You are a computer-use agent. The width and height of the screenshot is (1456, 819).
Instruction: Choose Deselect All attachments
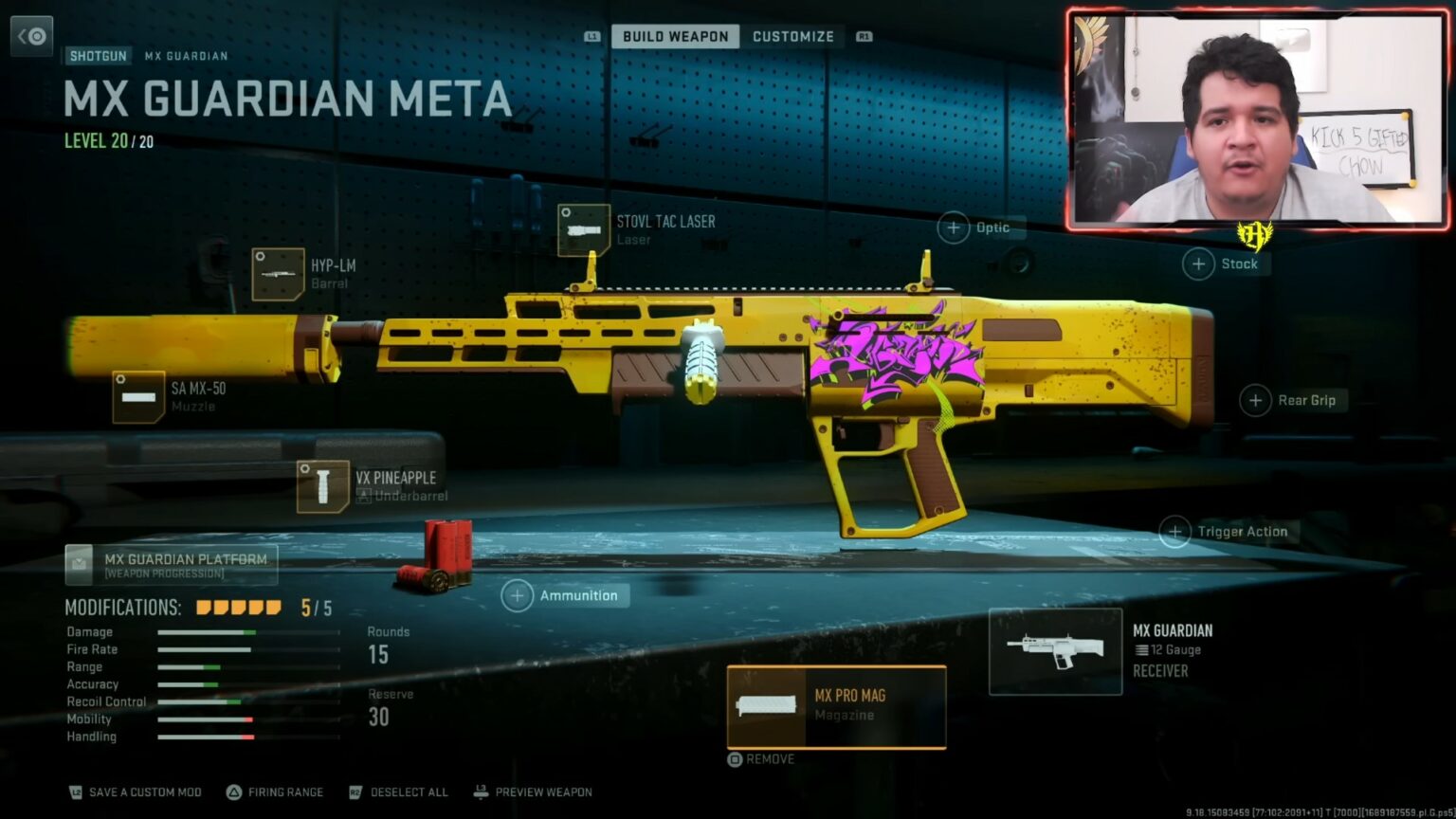point(398,792)
